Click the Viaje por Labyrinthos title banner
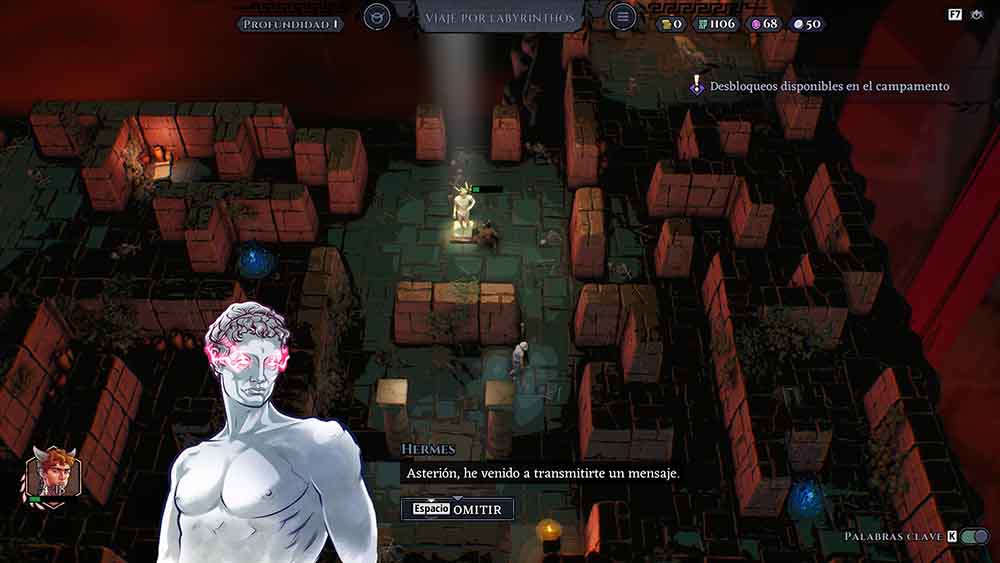1000x563 pixels. click(500, 18)
